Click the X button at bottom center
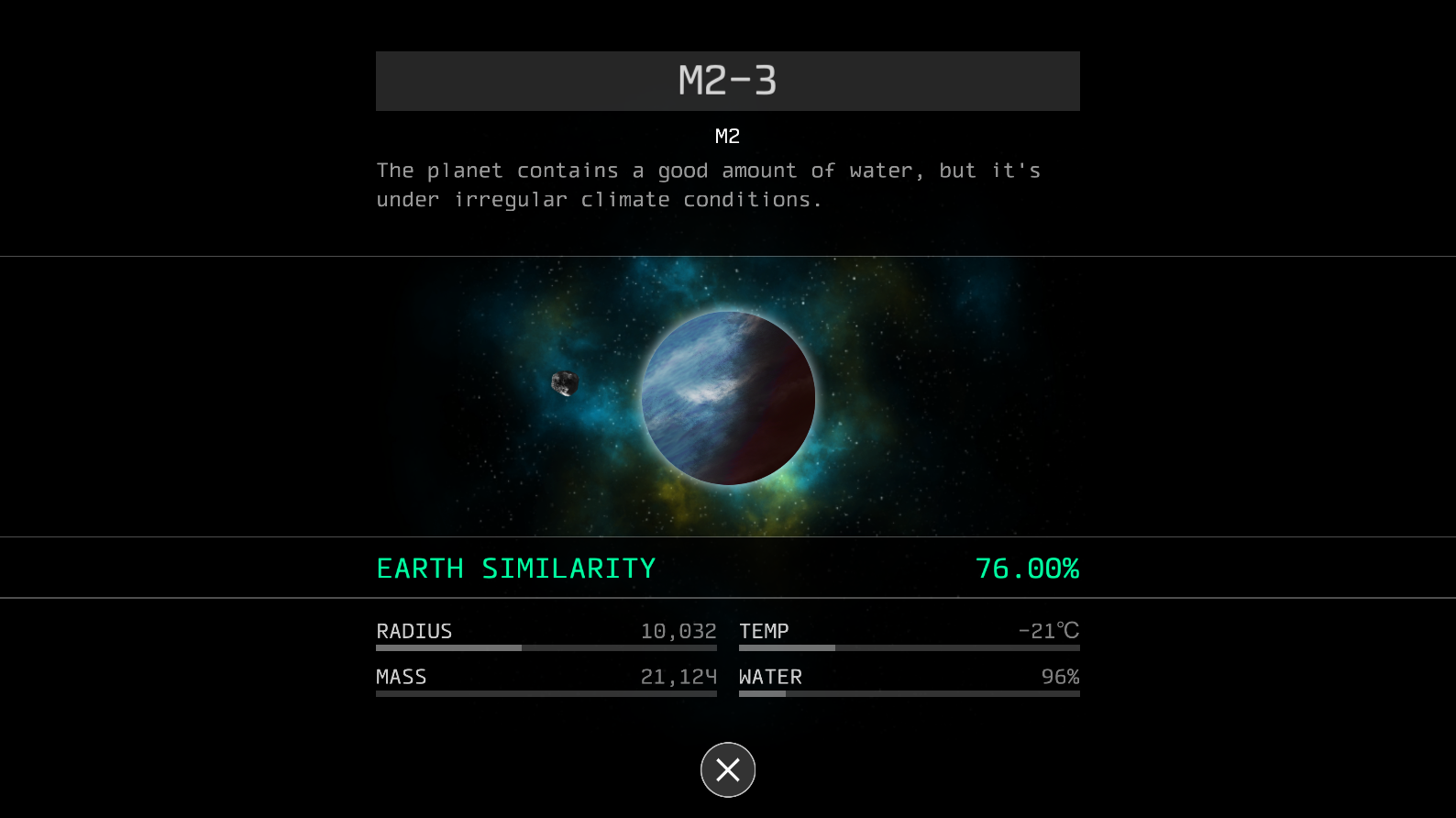1456x818 pixels. pyautogui.click(x=727, y=769)
